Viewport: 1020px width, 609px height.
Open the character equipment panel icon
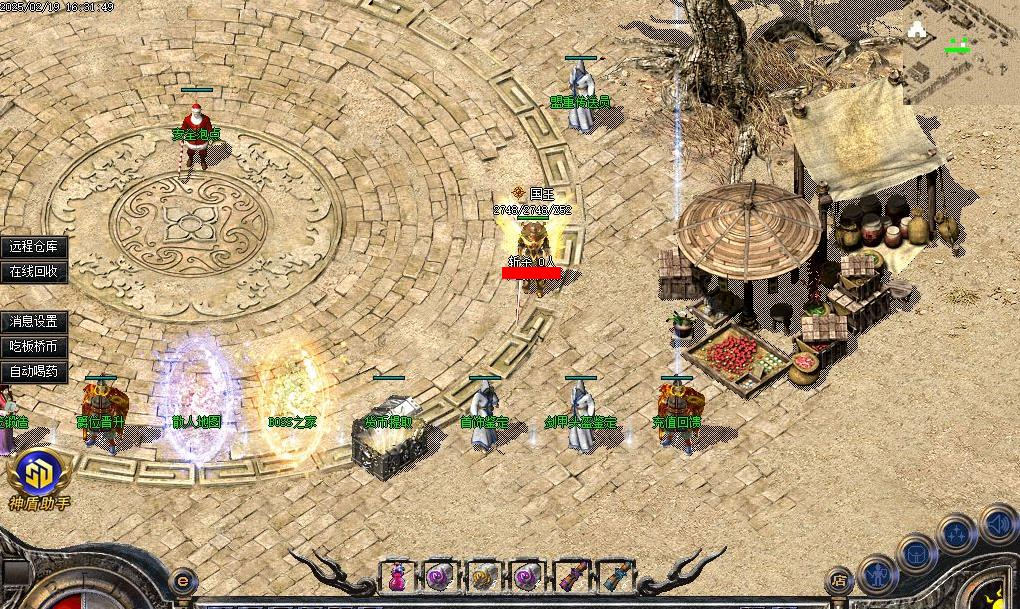[877, 575]
